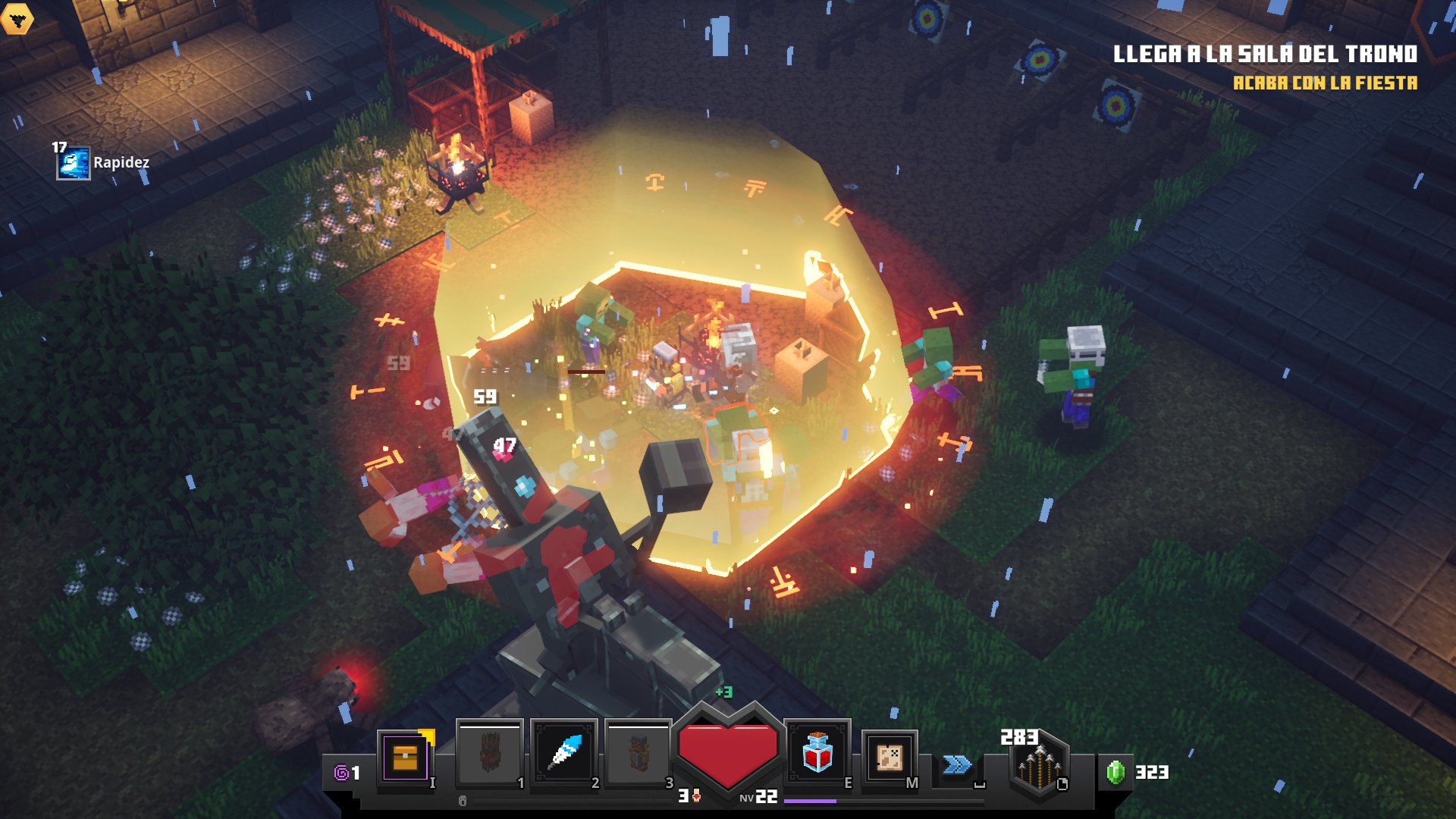Drink the red health potion
The height and width of the screenshot is (819, 1456).
[817, 754]
